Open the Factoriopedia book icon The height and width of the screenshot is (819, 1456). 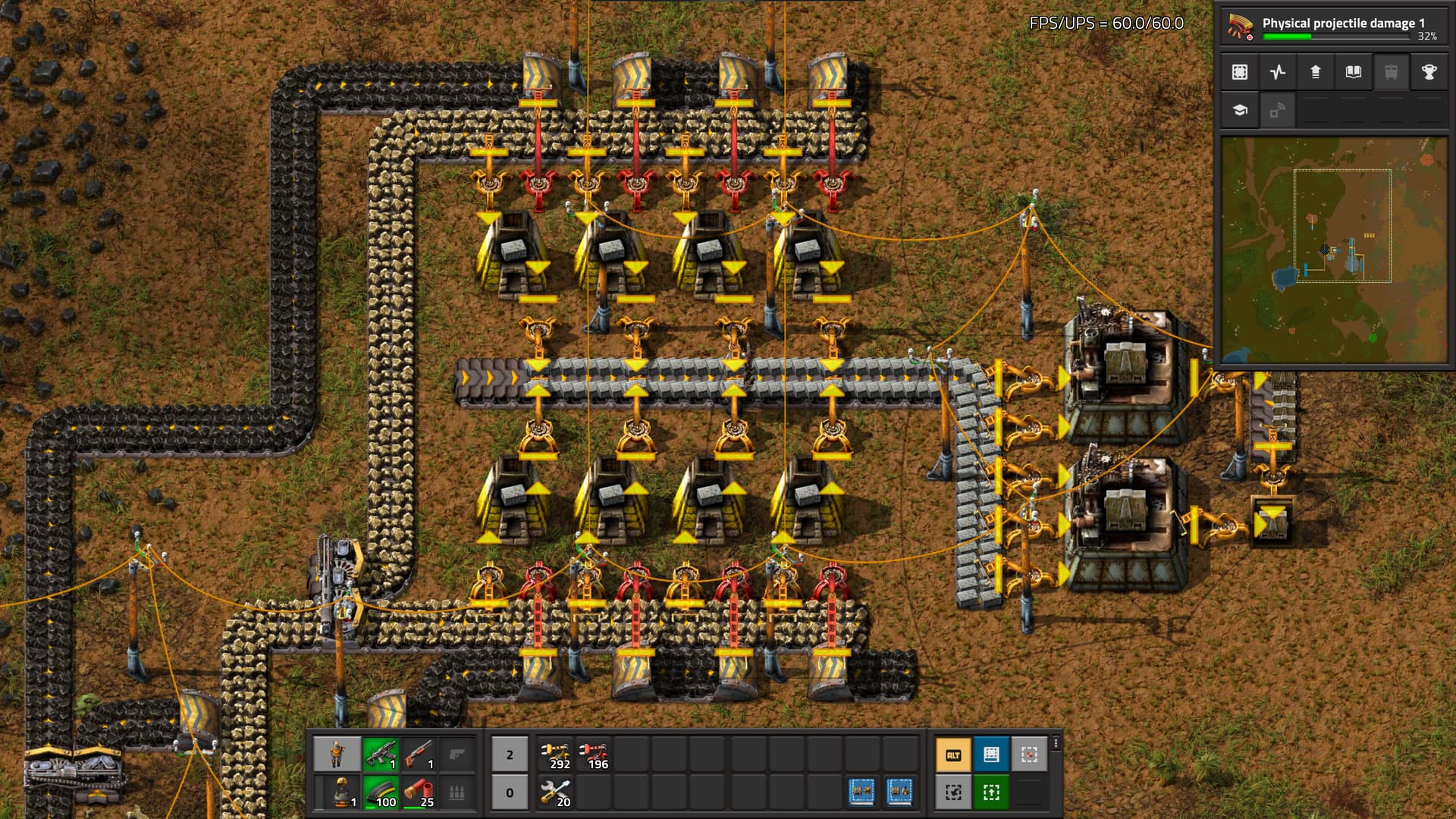1354,72
